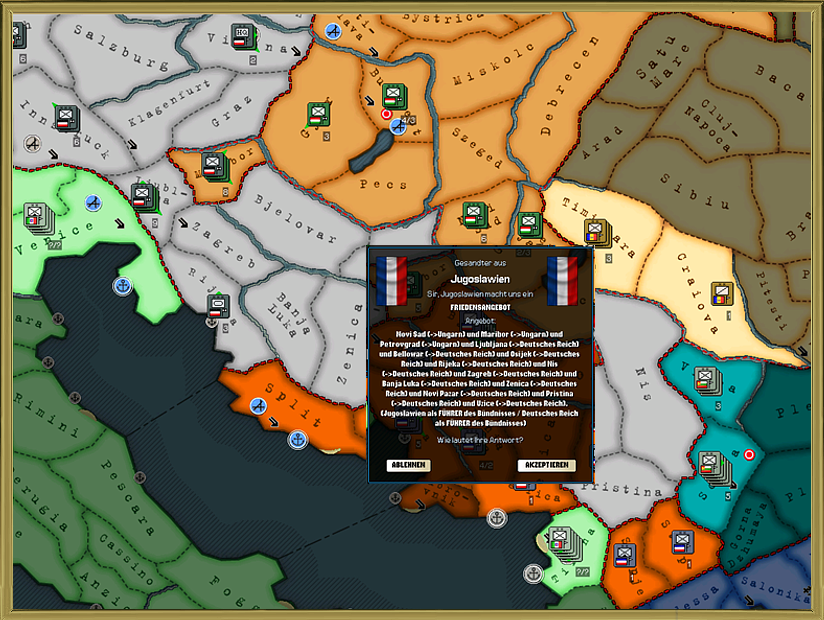Select the unit counter in Craiova
The width and height of the screenshot is (824, 620).
(722, 293)
